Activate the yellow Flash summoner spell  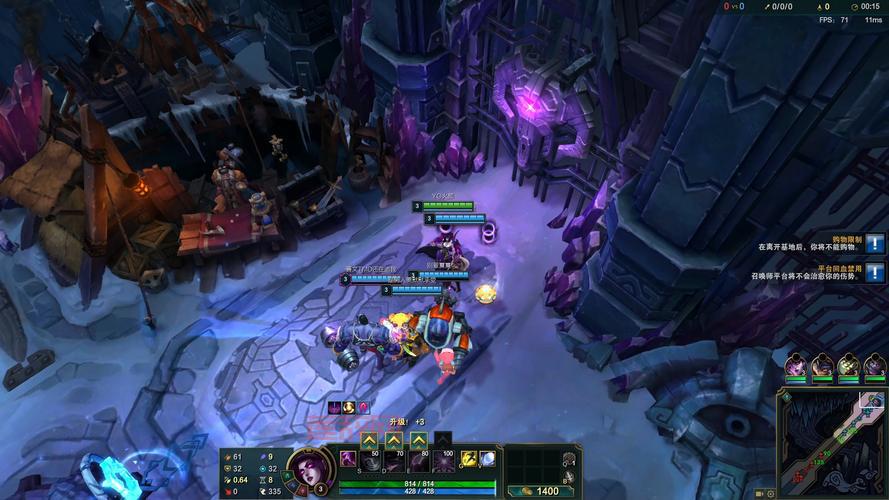(x=467, y=459)
